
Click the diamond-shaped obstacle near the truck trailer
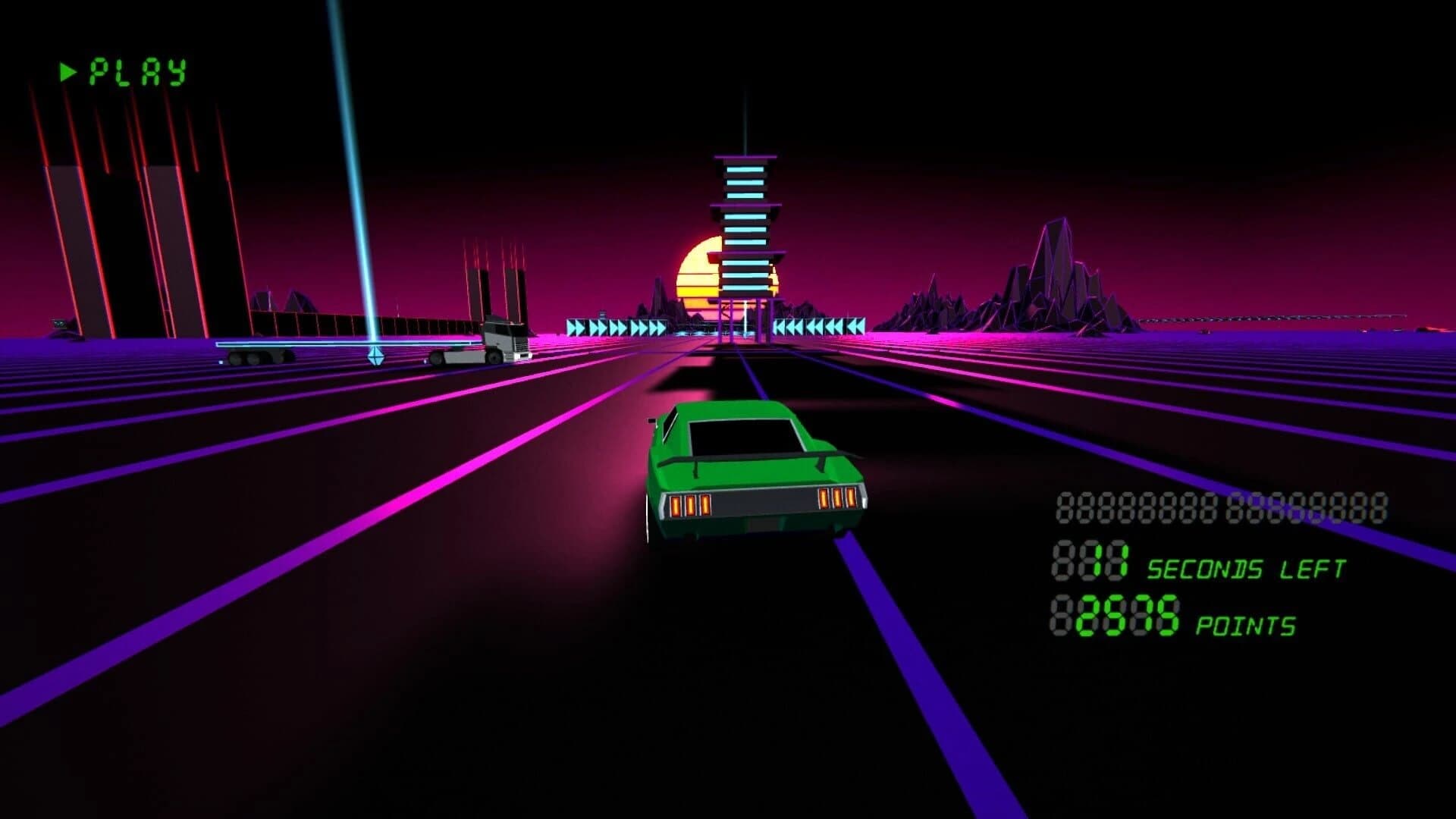375,354
